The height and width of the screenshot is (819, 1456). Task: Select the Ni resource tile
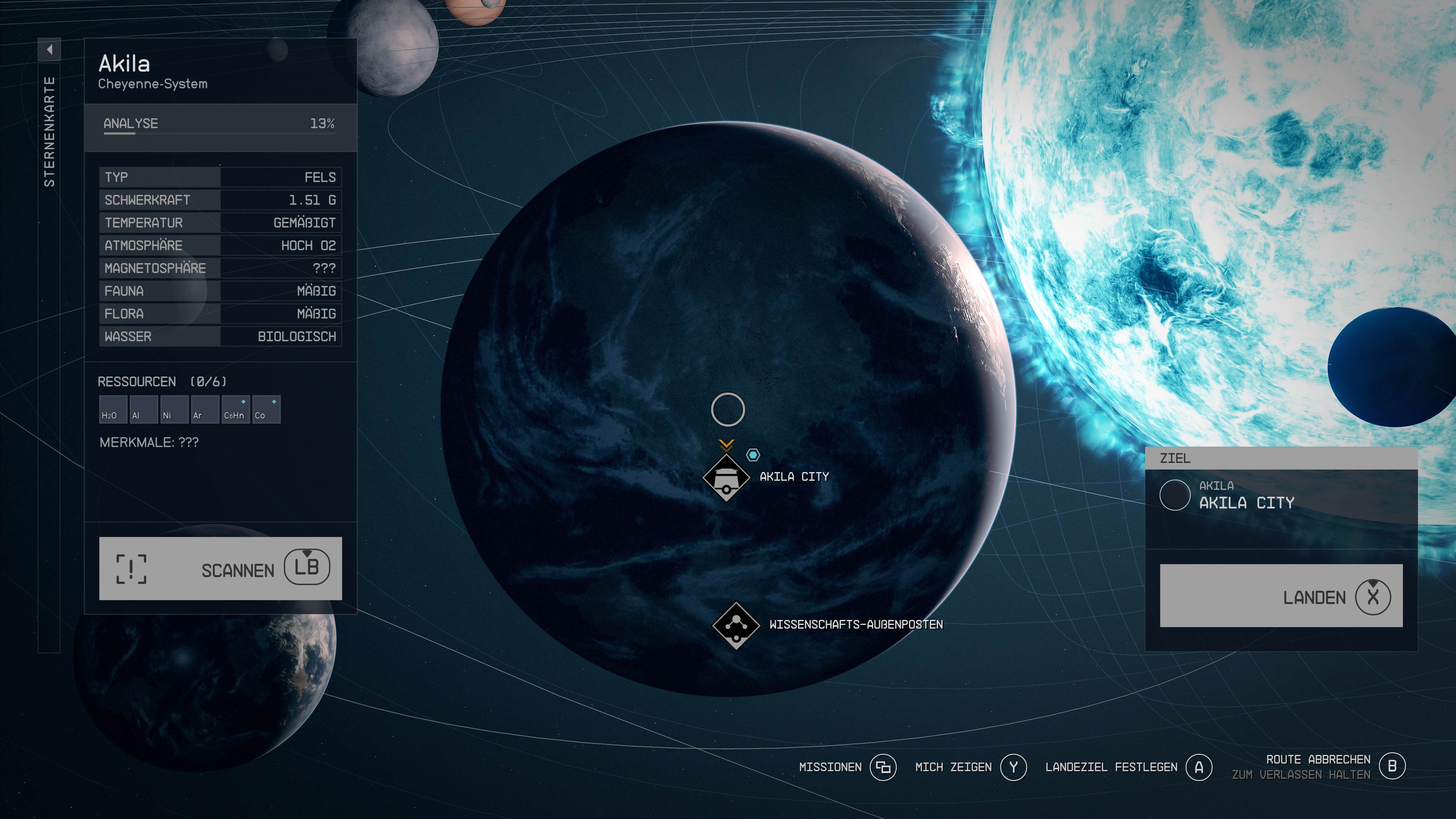tap(174, 409)
